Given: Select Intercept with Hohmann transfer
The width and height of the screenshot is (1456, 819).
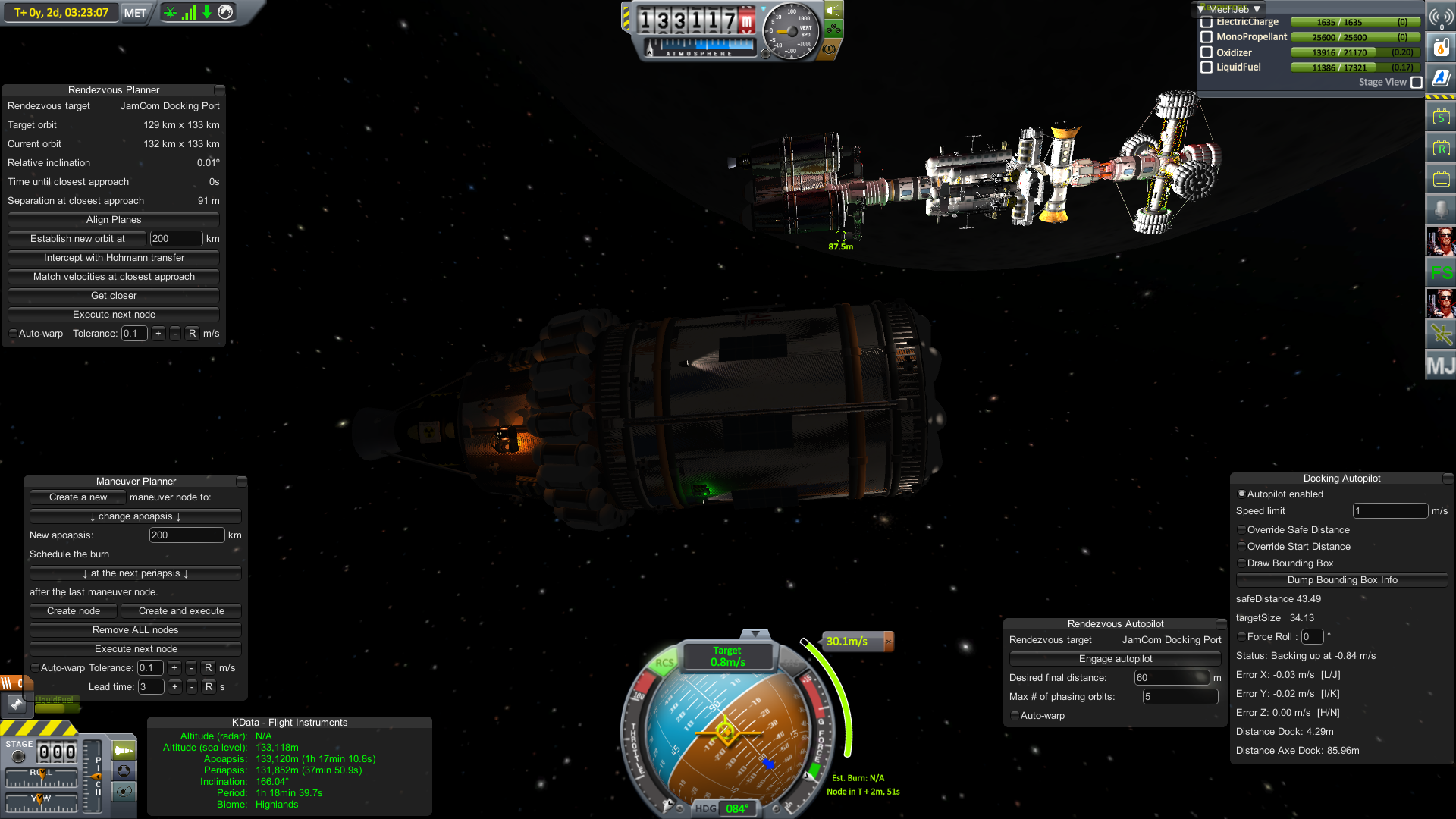Looking at the screenshot, I should tap(114, 258).
